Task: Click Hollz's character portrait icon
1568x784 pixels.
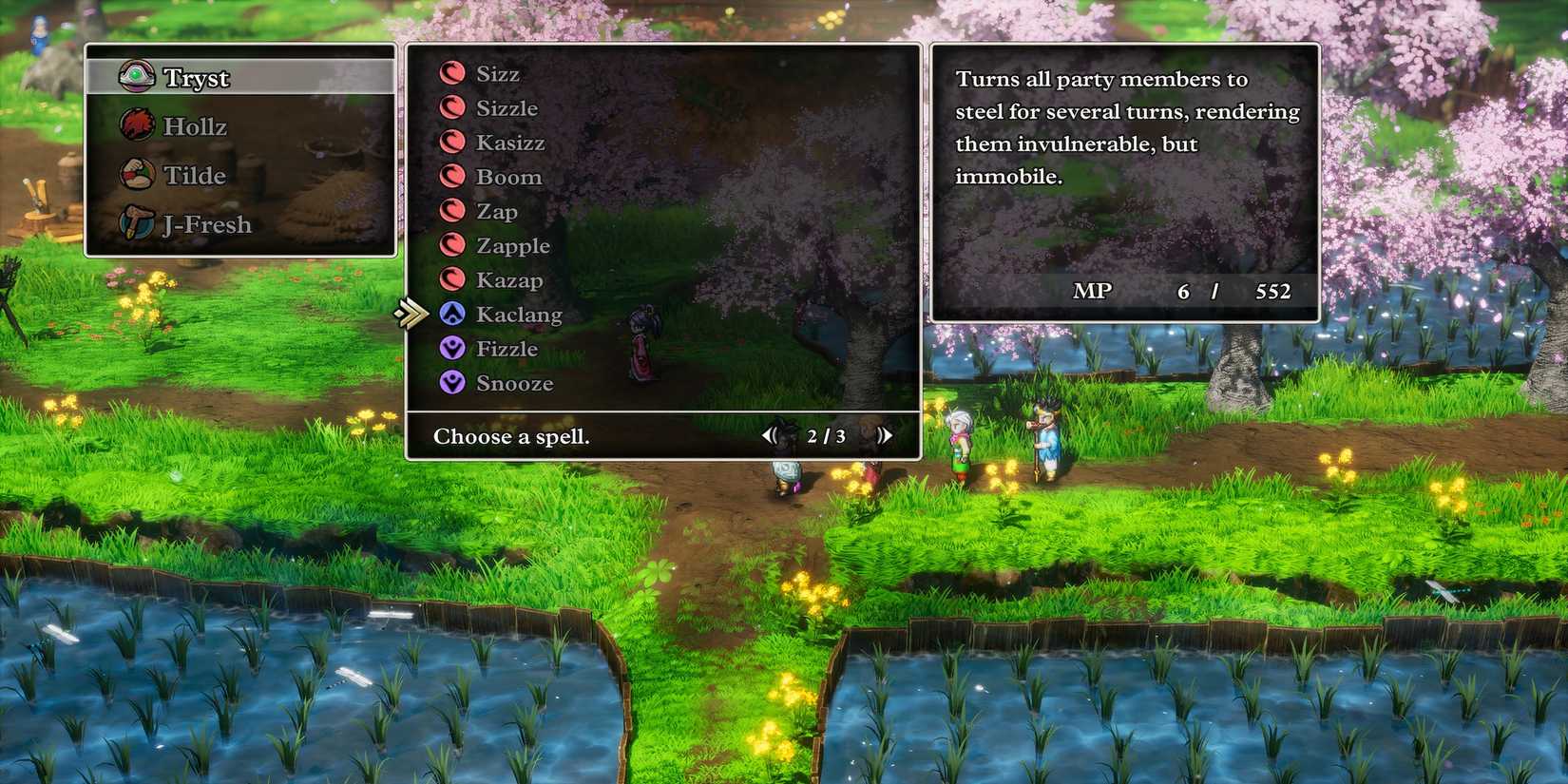Action: click(x=141, y=125)
